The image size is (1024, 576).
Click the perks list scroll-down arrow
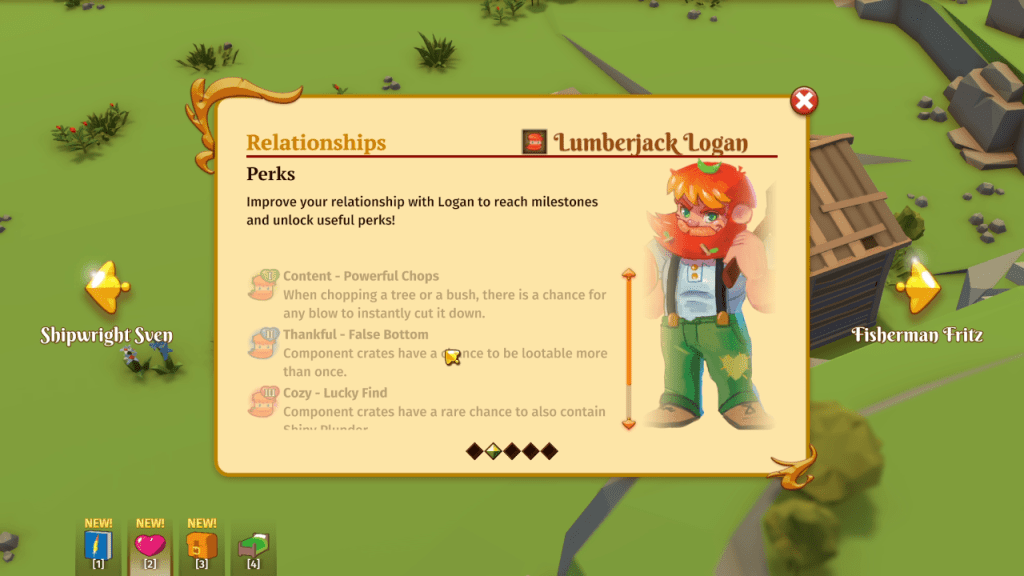[x=629, y=424]
